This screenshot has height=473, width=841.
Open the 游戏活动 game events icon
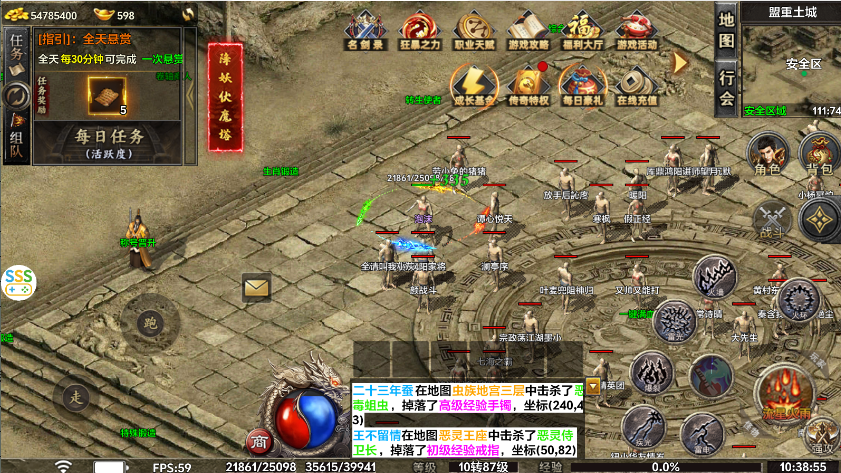[635, 29]
